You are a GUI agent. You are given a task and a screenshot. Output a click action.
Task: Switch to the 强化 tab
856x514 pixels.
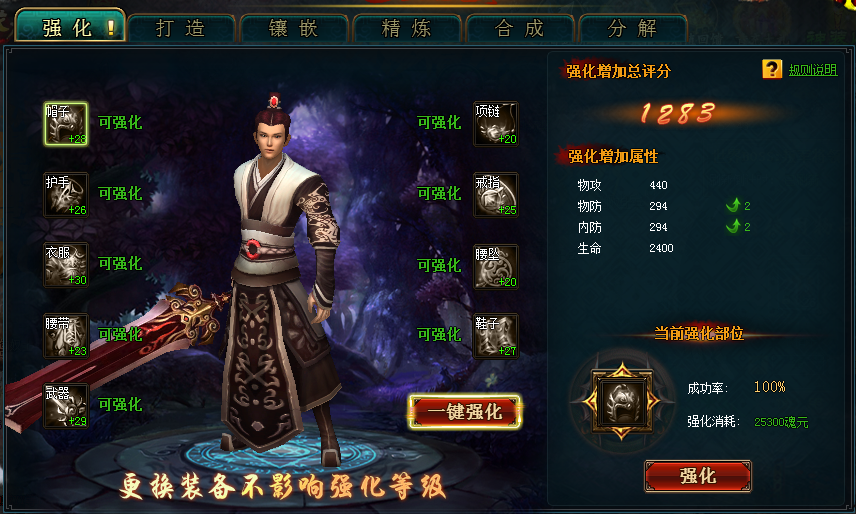coord(69,27)
